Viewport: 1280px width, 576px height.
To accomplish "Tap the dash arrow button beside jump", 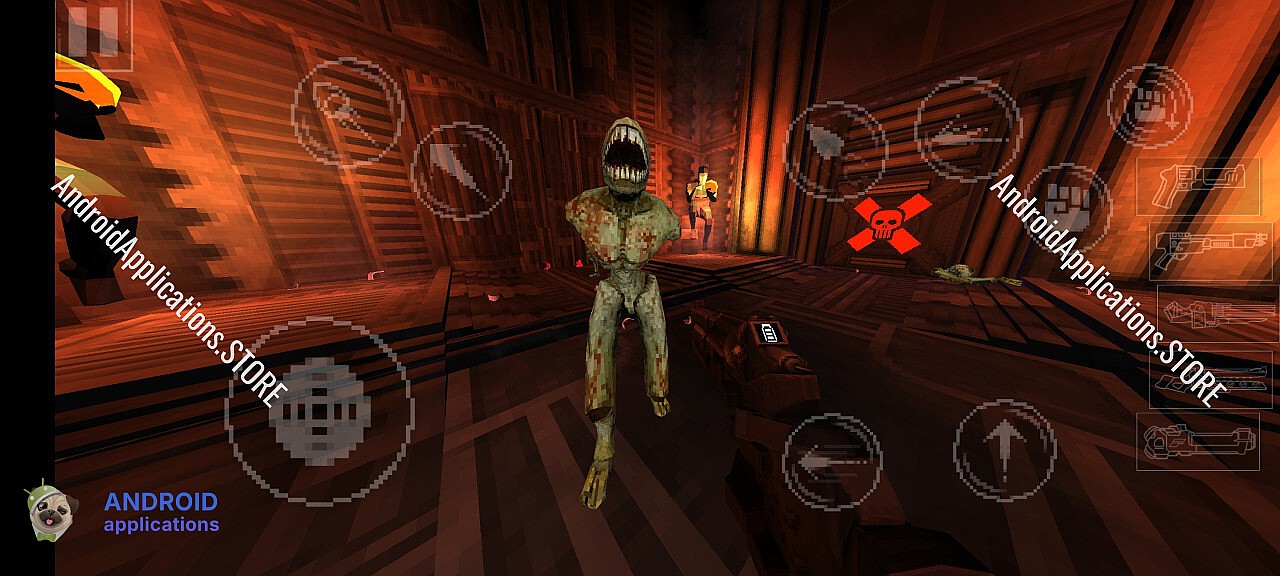I will [x=832, y=462].
